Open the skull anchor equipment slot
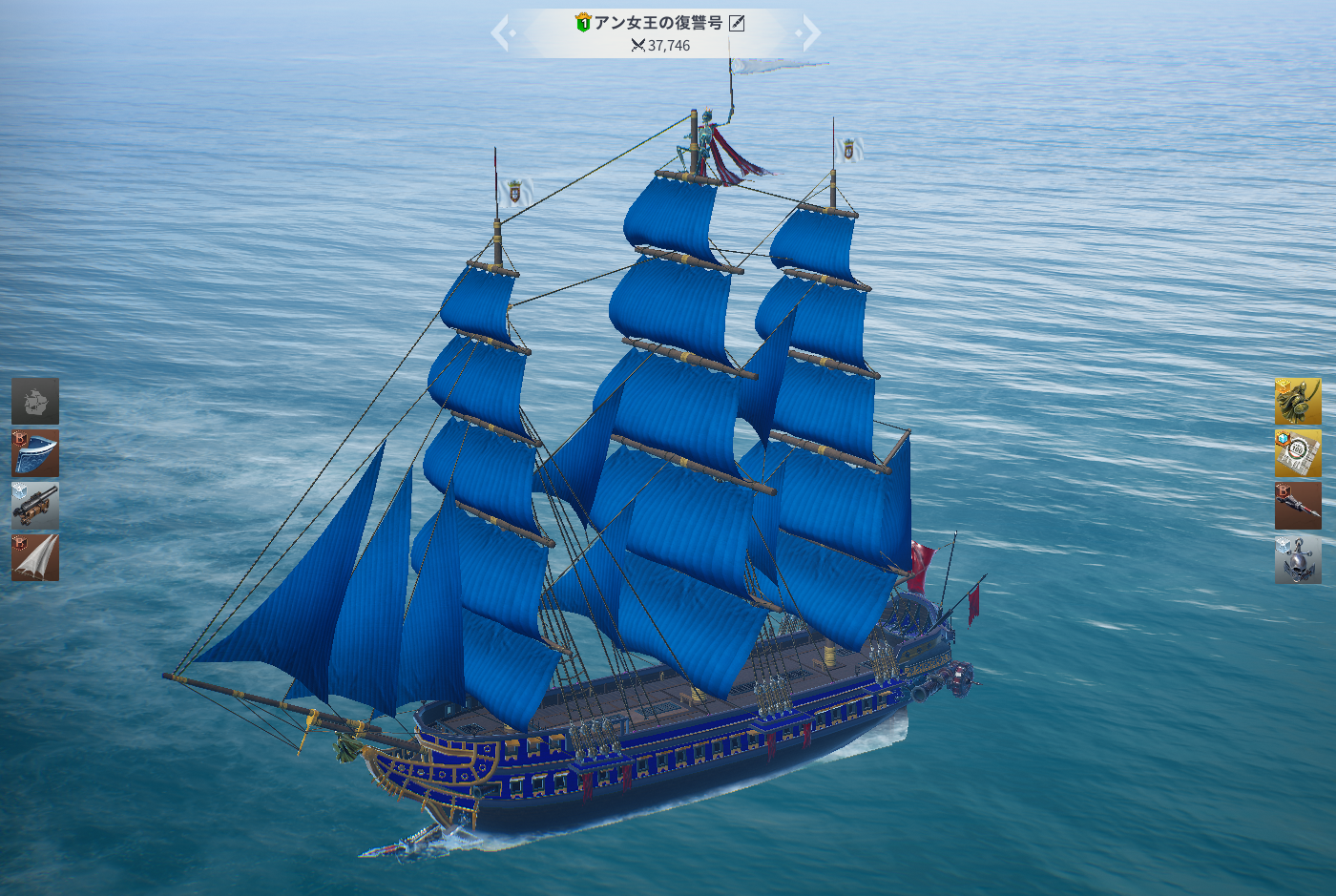 (1298, 559)
